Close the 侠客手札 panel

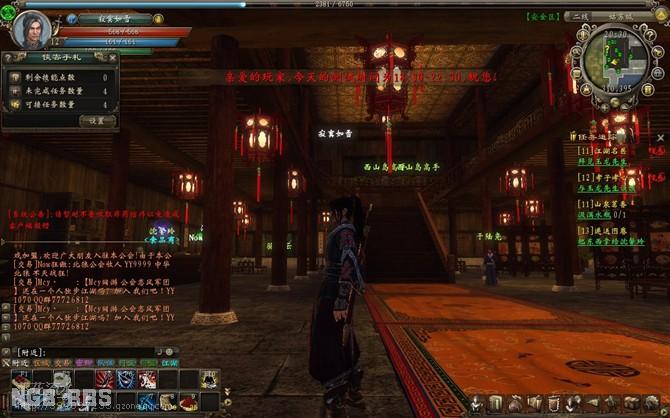pos(114,59)
